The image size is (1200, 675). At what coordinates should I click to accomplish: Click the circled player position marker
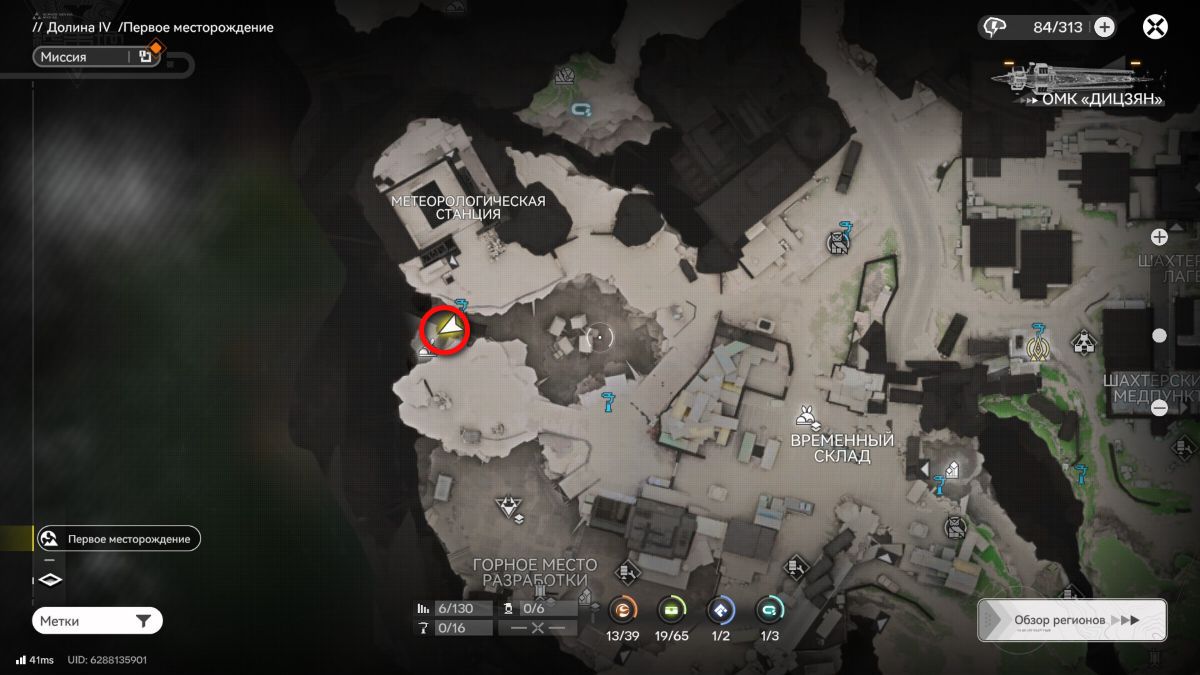click(x=444, y=330)
